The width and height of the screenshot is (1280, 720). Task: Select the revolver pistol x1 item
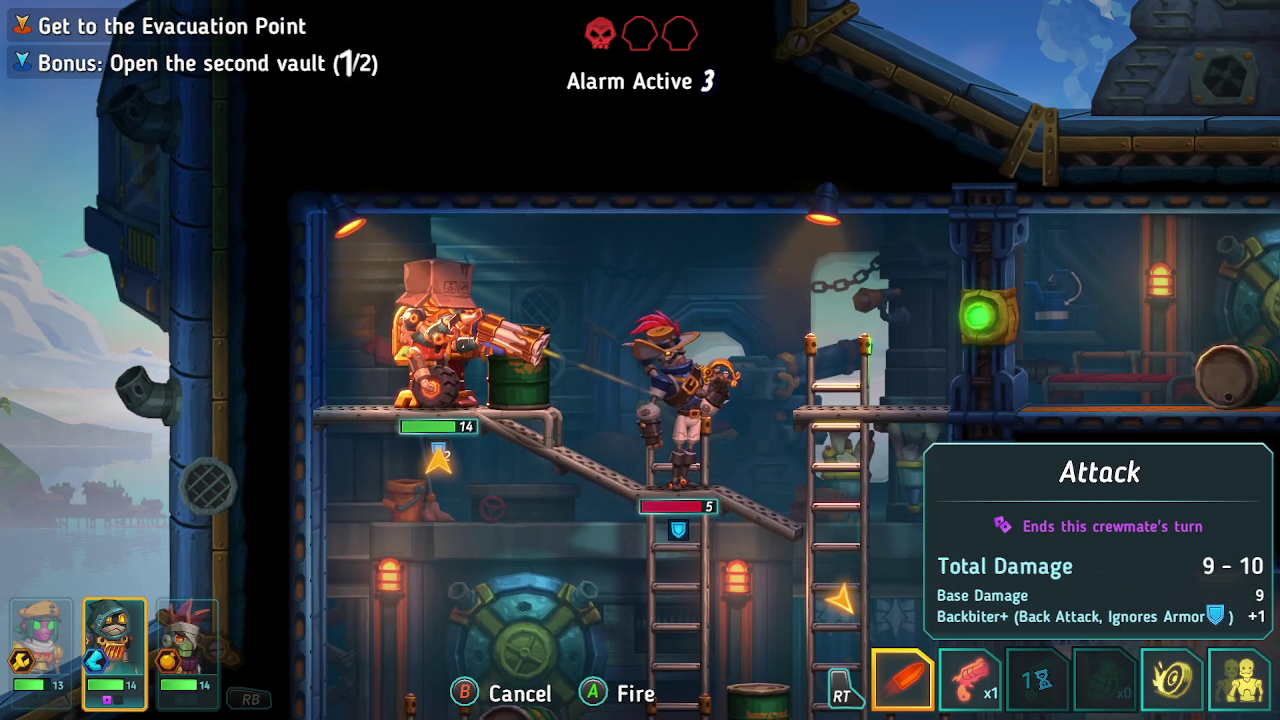968,678
